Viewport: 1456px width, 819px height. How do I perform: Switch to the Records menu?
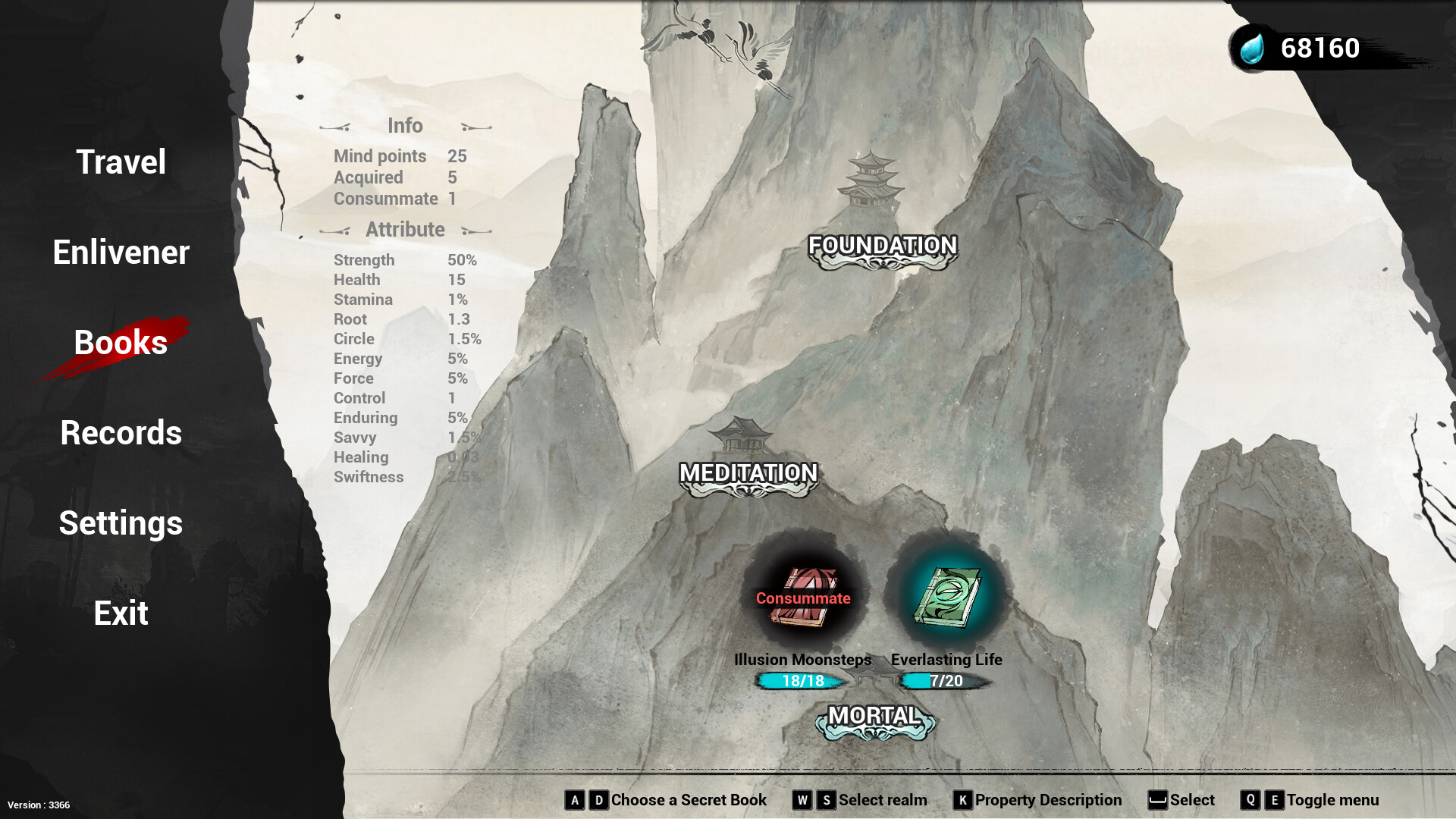click(x=120, y=433)
